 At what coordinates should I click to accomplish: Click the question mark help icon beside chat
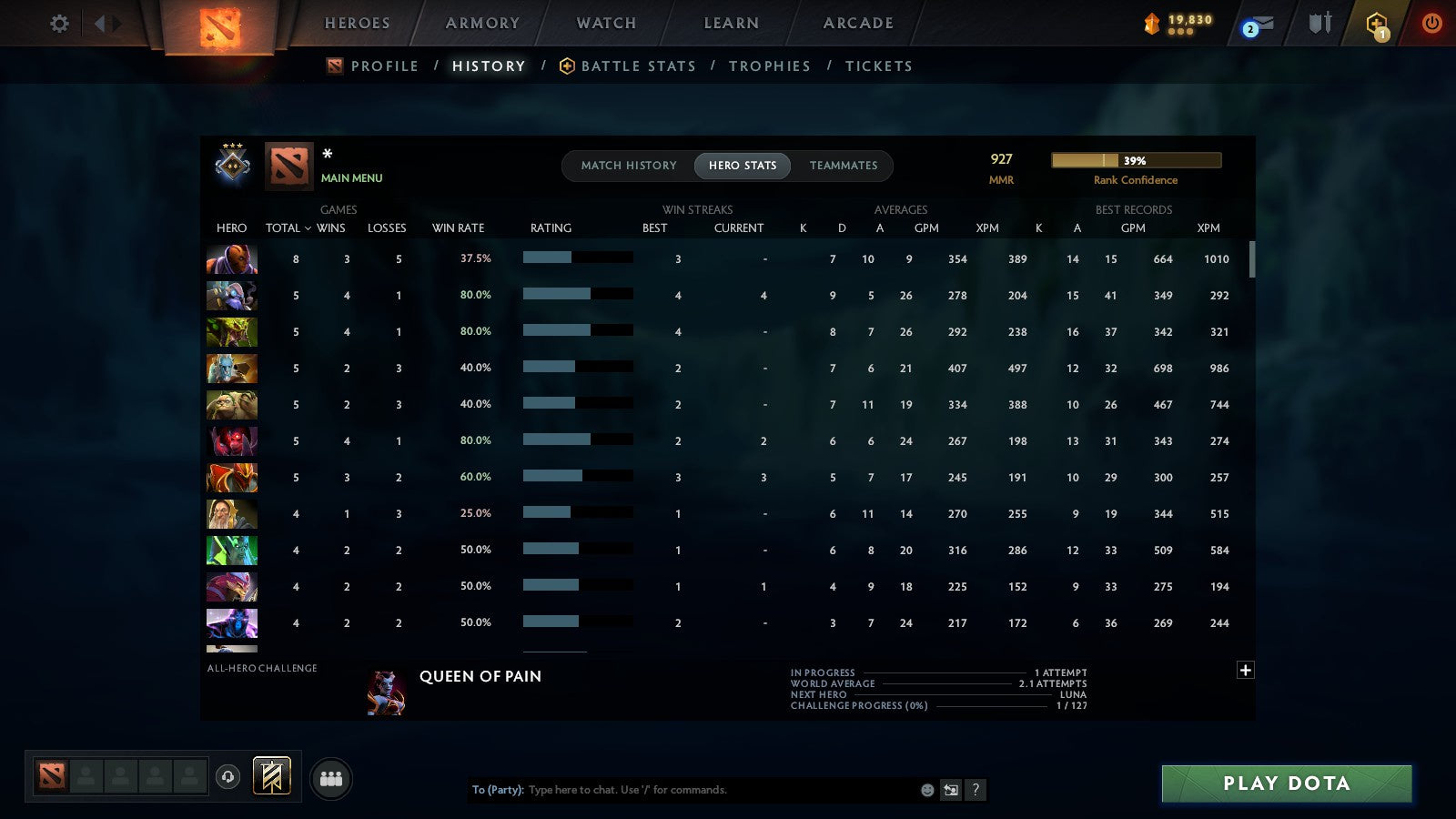point(976,790)
